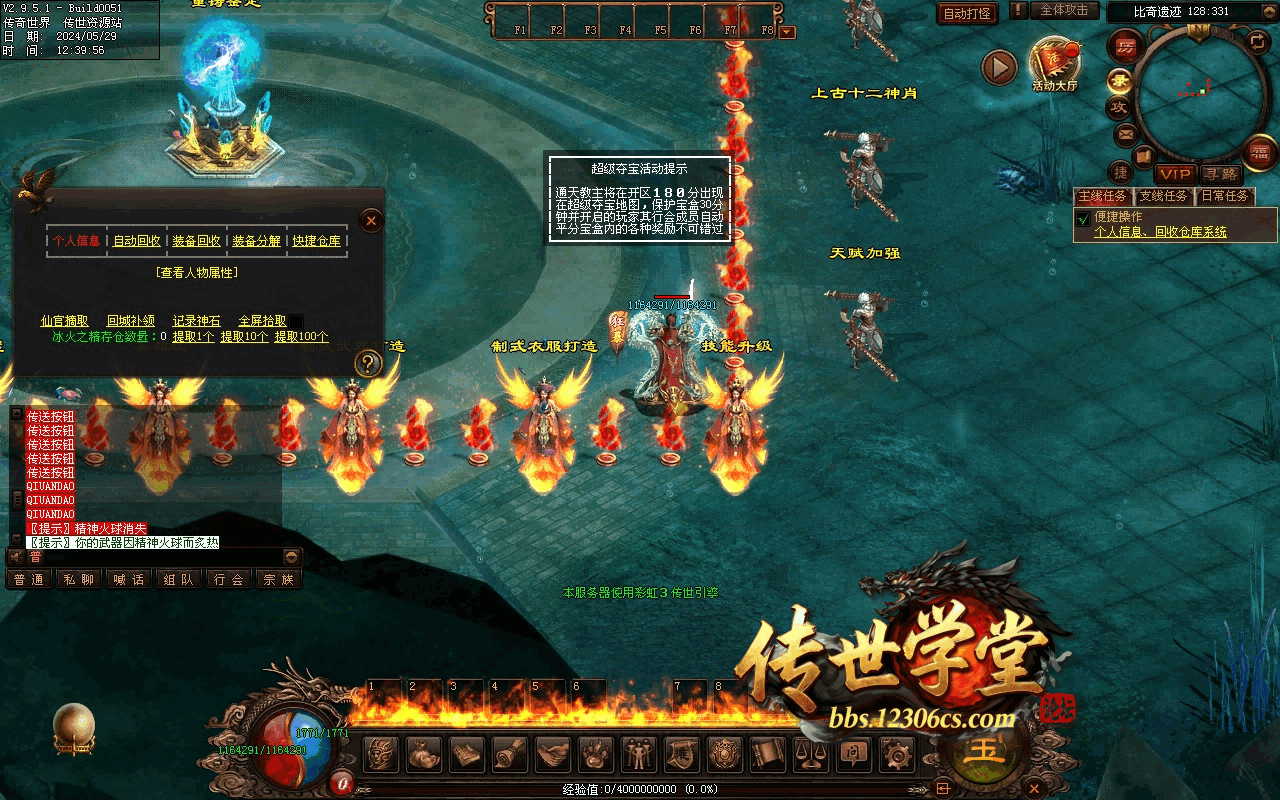Click the 个人信息、回收仓库系统 quest link
Viewport: 1280px width, 800px height.
(x=1160, y=232)
